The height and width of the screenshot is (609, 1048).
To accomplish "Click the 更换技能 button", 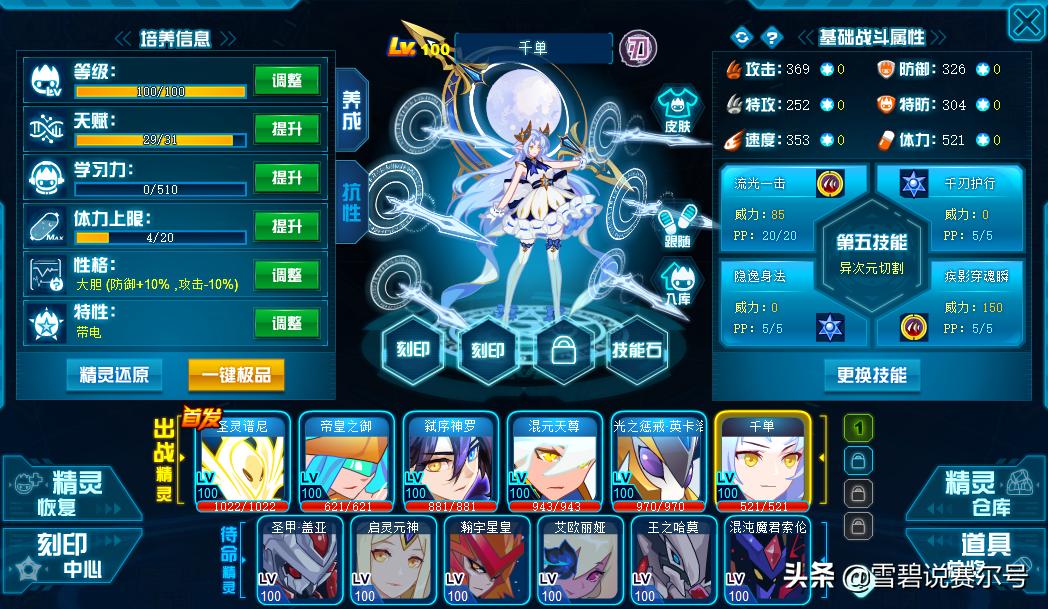I will 871,375.
